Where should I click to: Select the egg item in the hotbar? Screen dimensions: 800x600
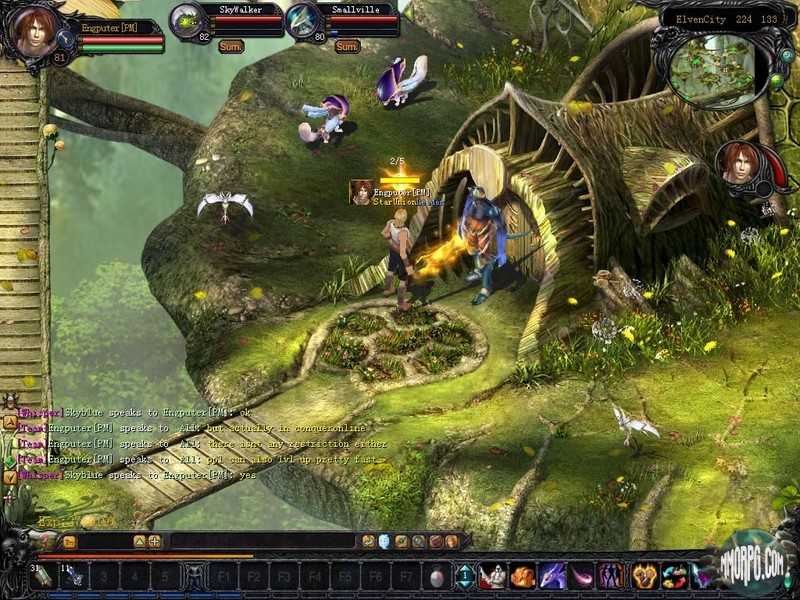point(436,577)
